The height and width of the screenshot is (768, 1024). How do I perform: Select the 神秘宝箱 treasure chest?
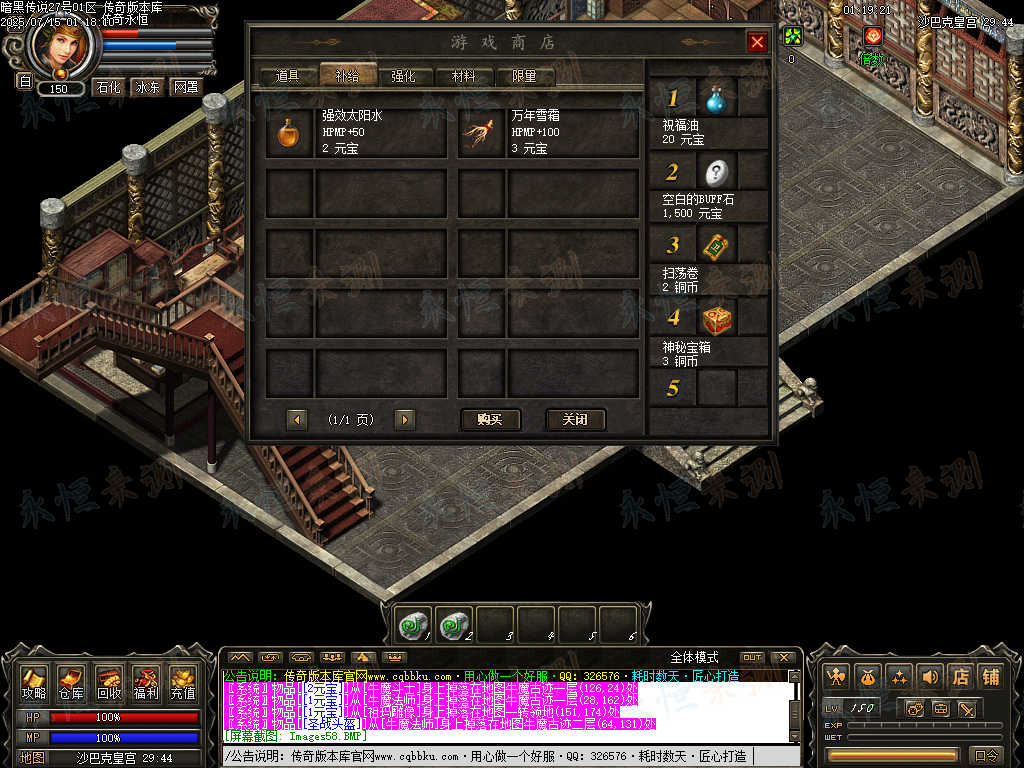(716, 319)
